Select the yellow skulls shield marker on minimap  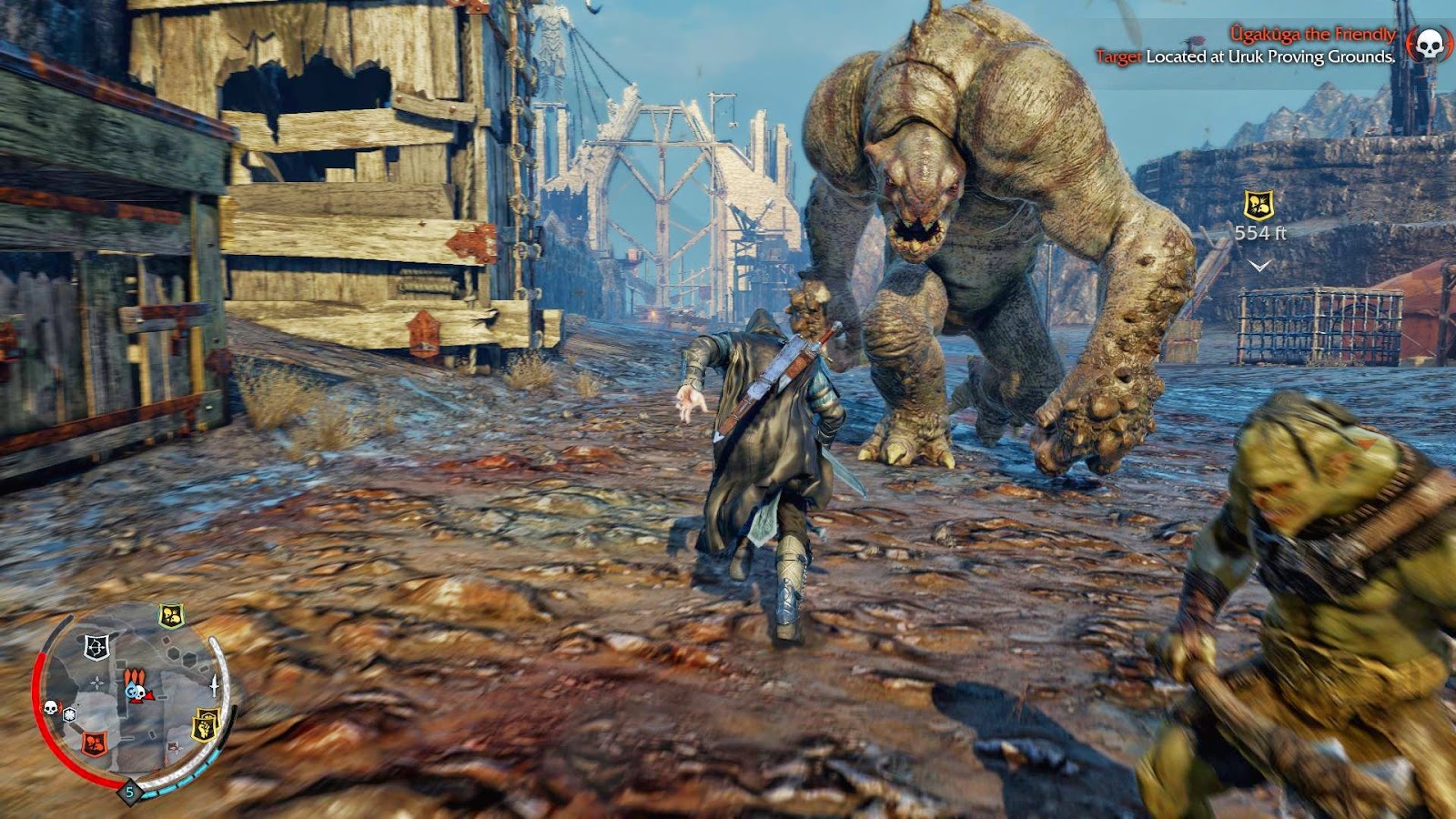(171, 616)
